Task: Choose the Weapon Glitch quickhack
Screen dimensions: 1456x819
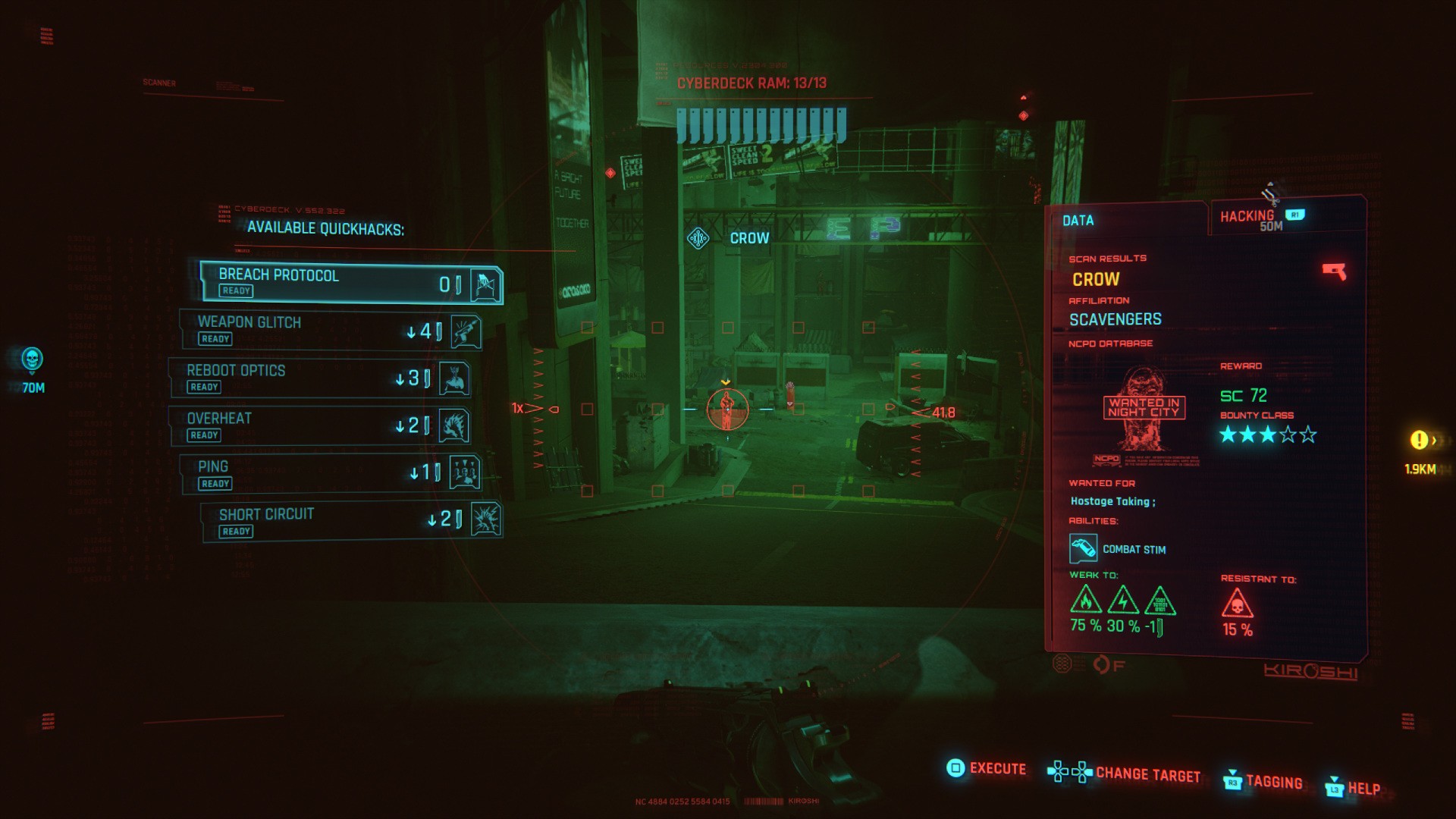Action: click(x=331, y=330)
